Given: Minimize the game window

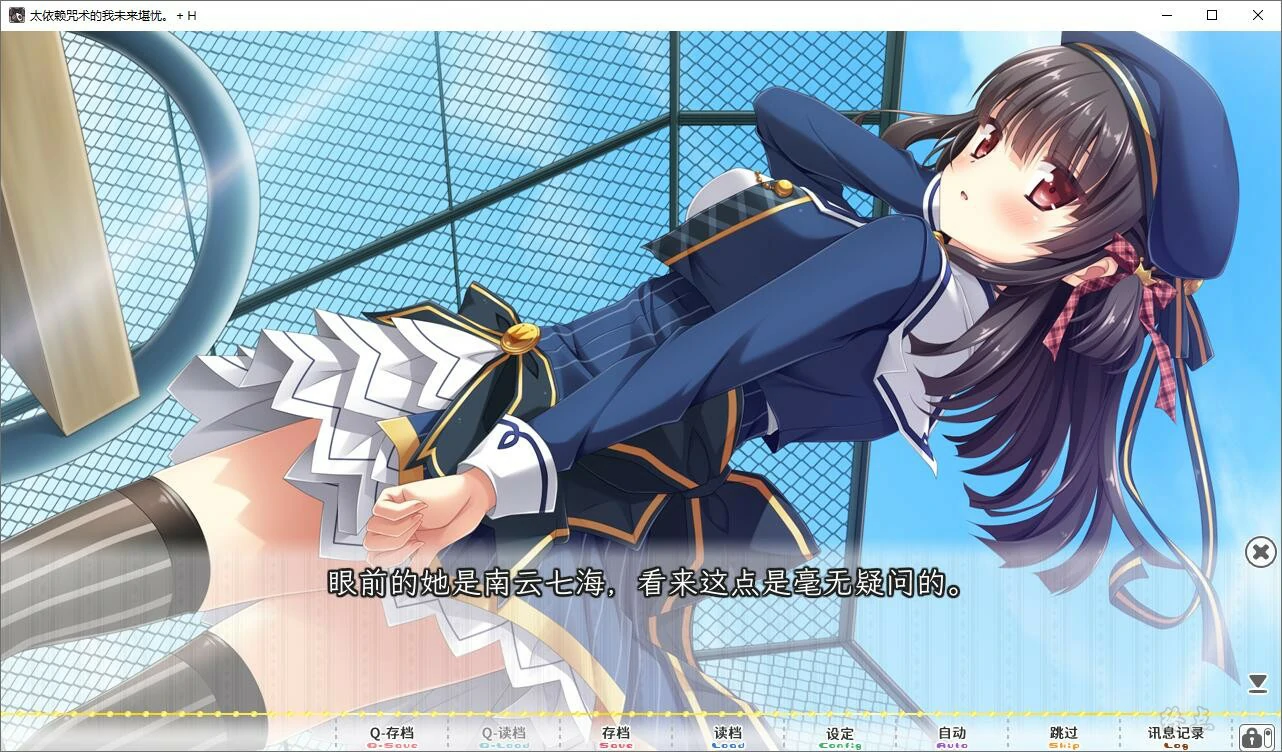Looking at the screenshot, I should [1166, 15].
